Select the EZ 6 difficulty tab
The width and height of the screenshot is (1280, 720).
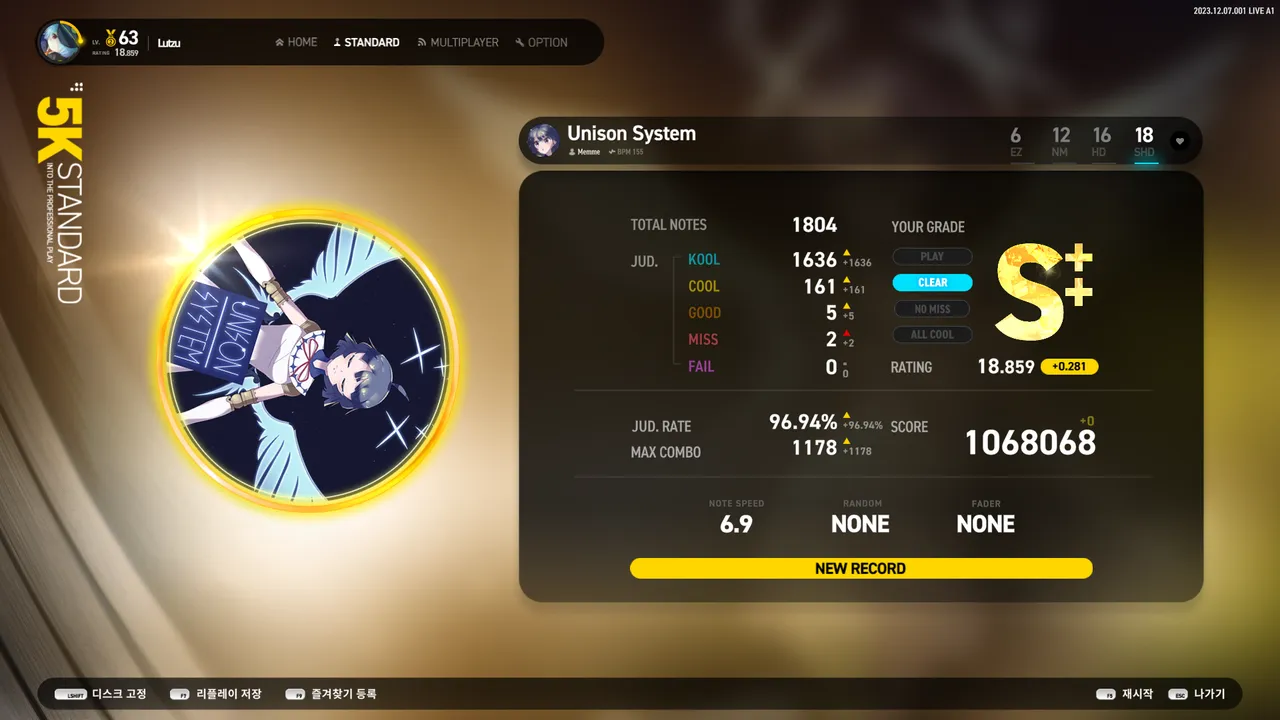click(x=1016, y=141)
